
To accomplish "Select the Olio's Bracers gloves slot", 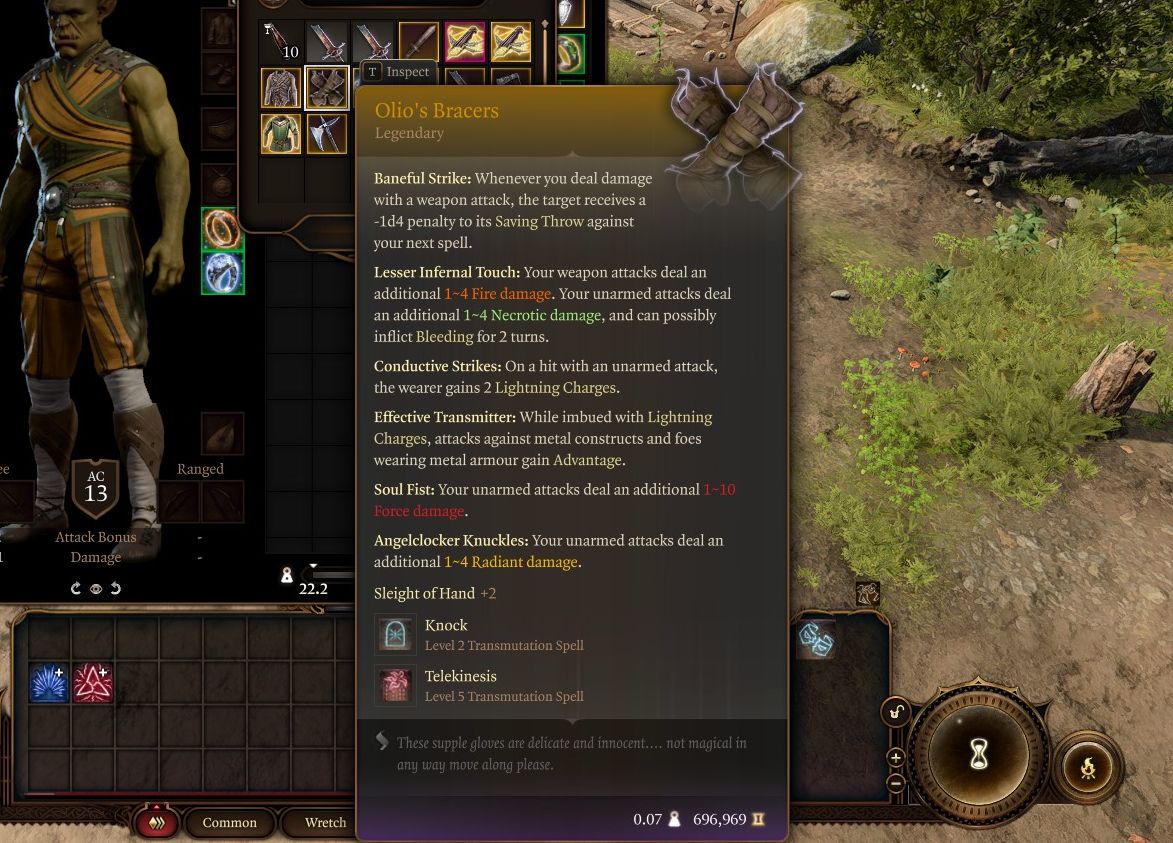I will click(326, 88).
